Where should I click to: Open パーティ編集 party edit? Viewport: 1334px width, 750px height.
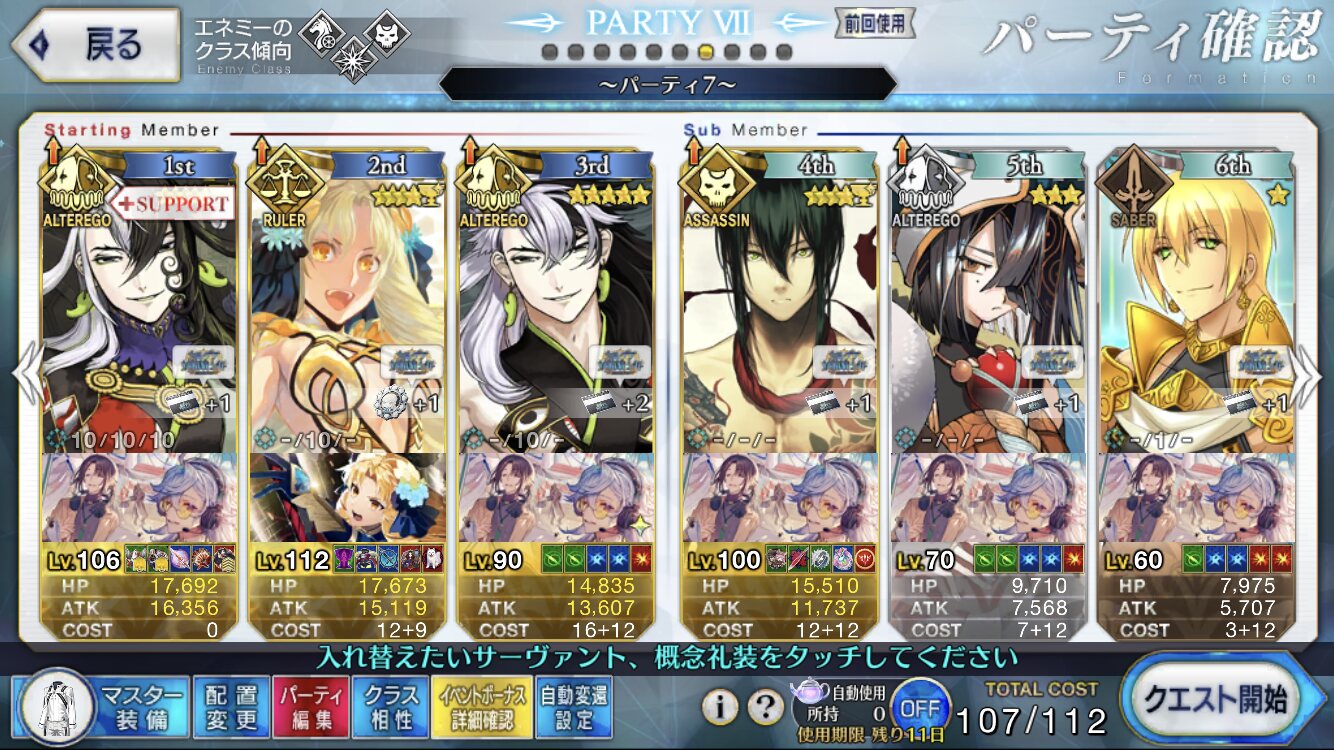point(310,707)
